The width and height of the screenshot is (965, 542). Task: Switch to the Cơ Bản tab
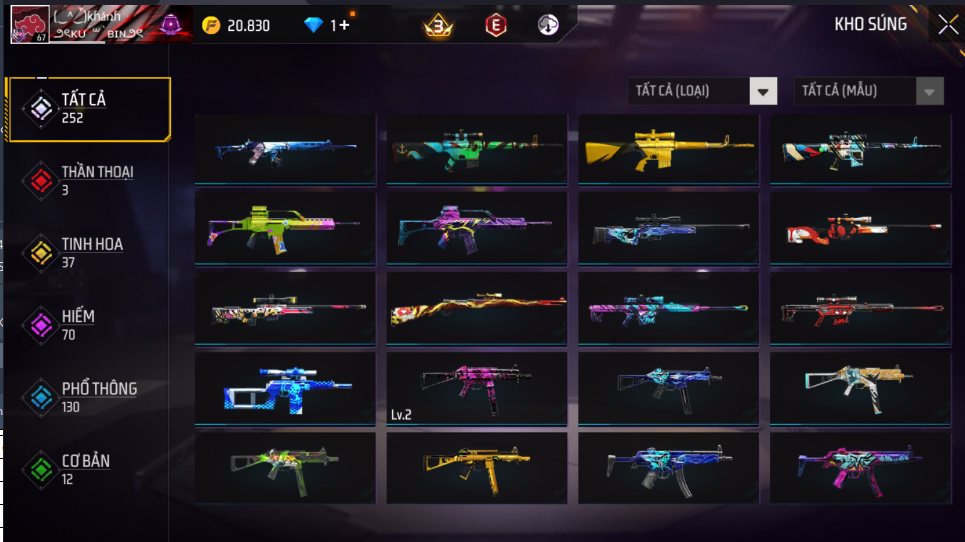[88, 469]
